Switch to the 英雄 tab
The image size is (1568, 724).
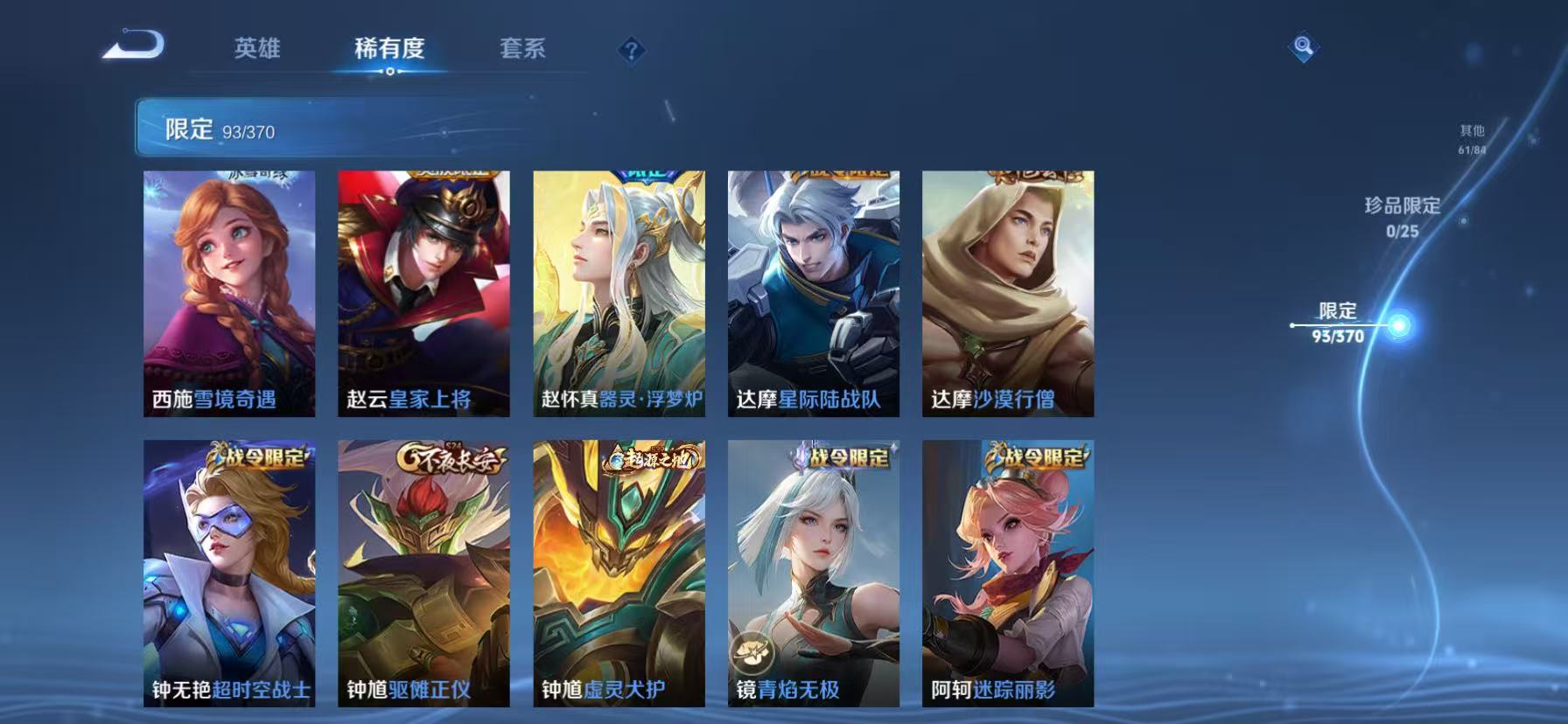click(256, 50)
